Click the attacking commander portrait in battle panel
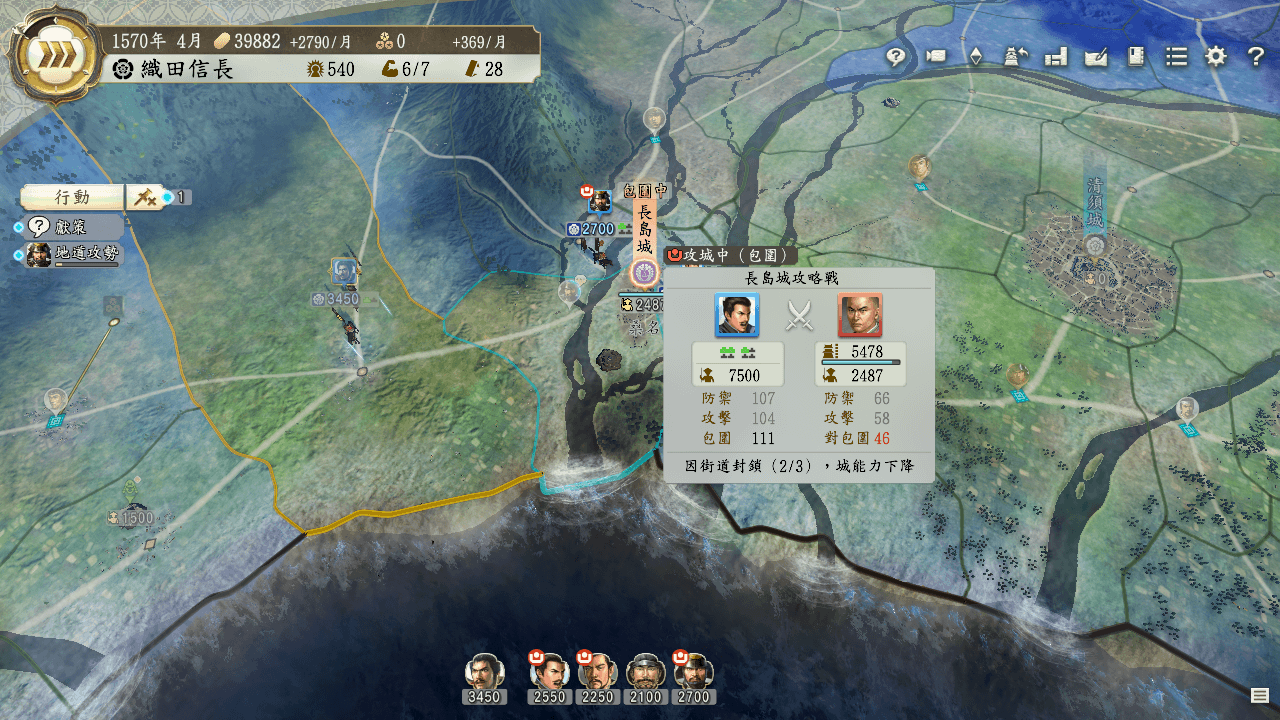This screenshot has width=1280, height=720. point(737,315)
